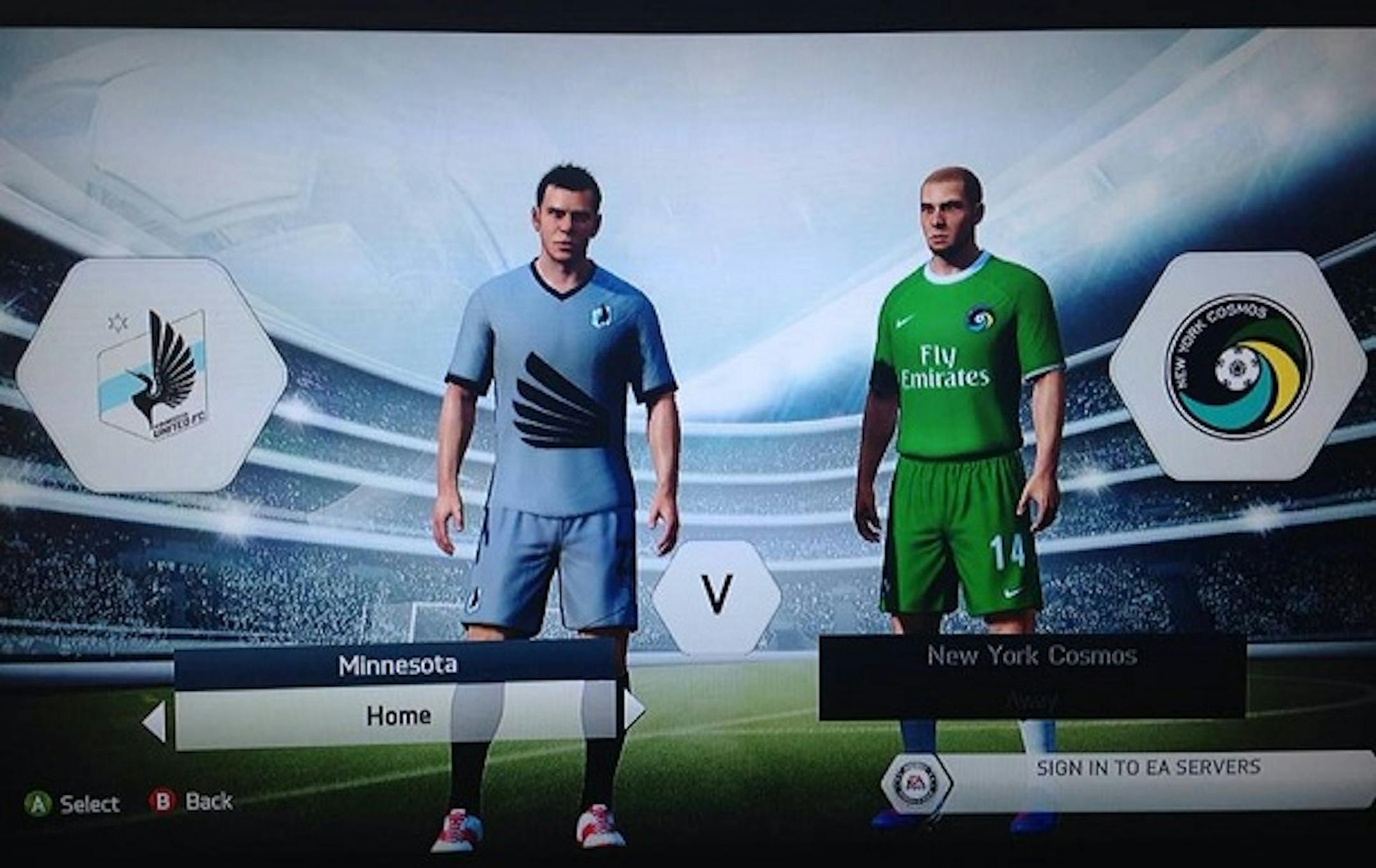Click the New York Cosmos crest badge
Viewport: 1376px width, 868px height.
click(1238, 366)
